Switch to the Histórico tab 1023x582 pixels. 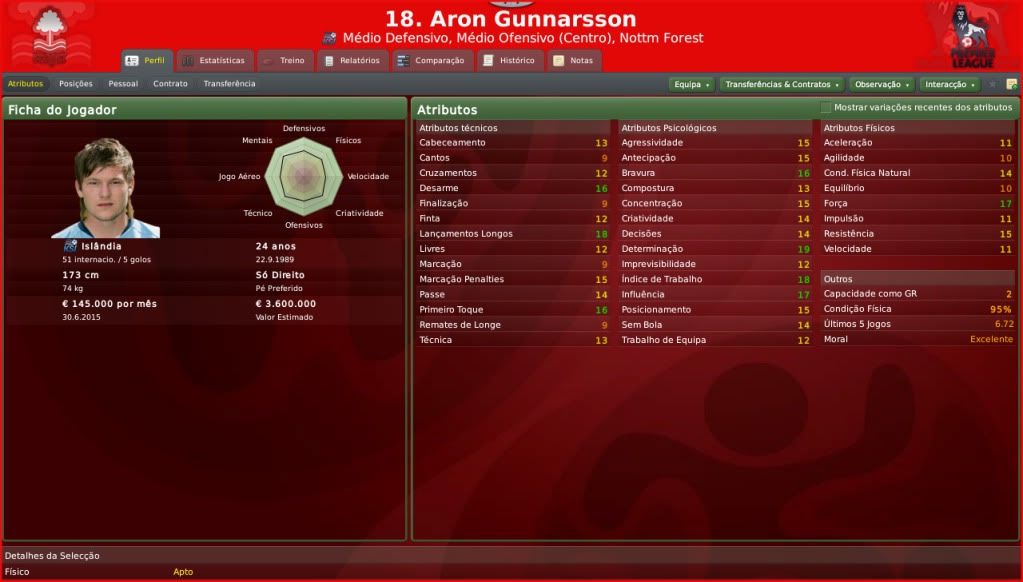(x=509, y=60)
